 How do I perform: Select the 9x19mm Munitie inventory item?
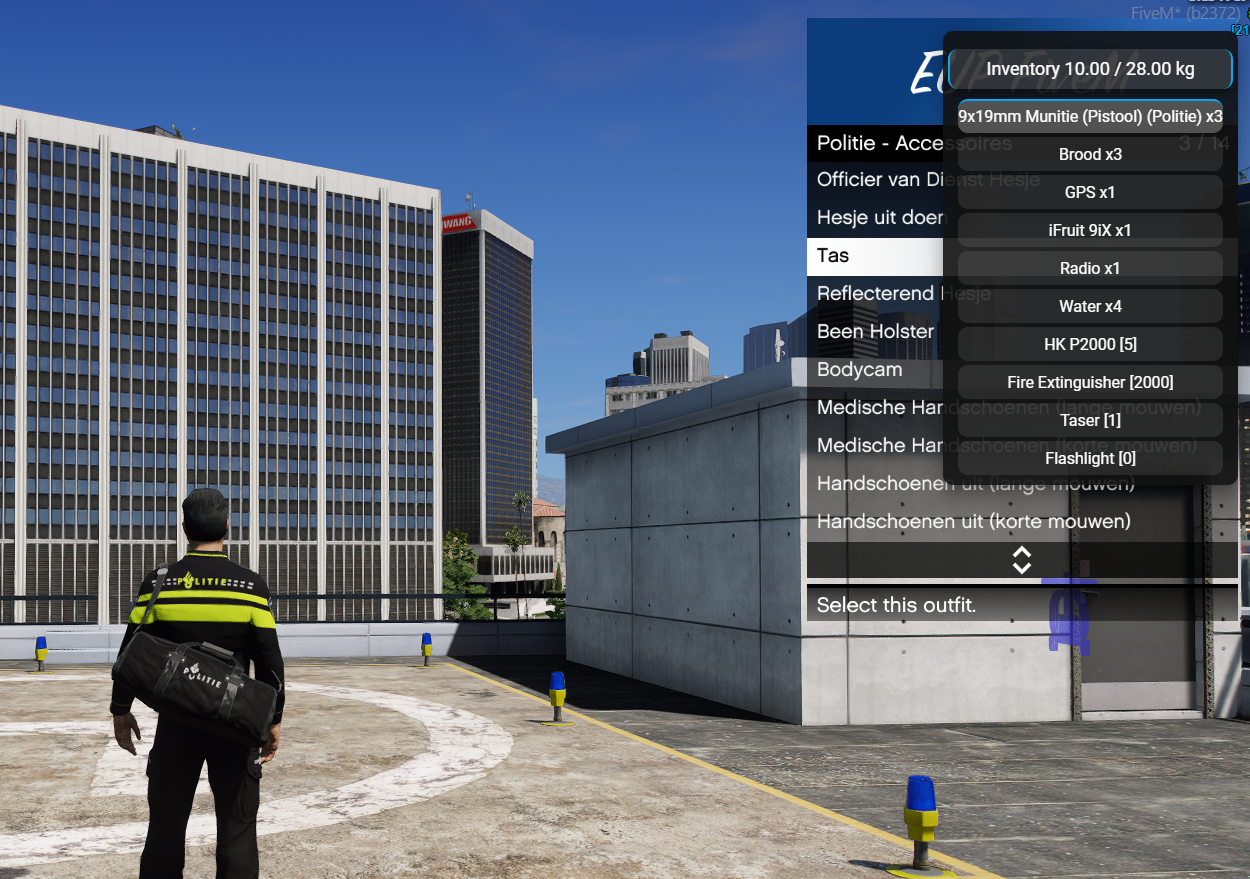pyautogui.click(x=1090, y=116)
